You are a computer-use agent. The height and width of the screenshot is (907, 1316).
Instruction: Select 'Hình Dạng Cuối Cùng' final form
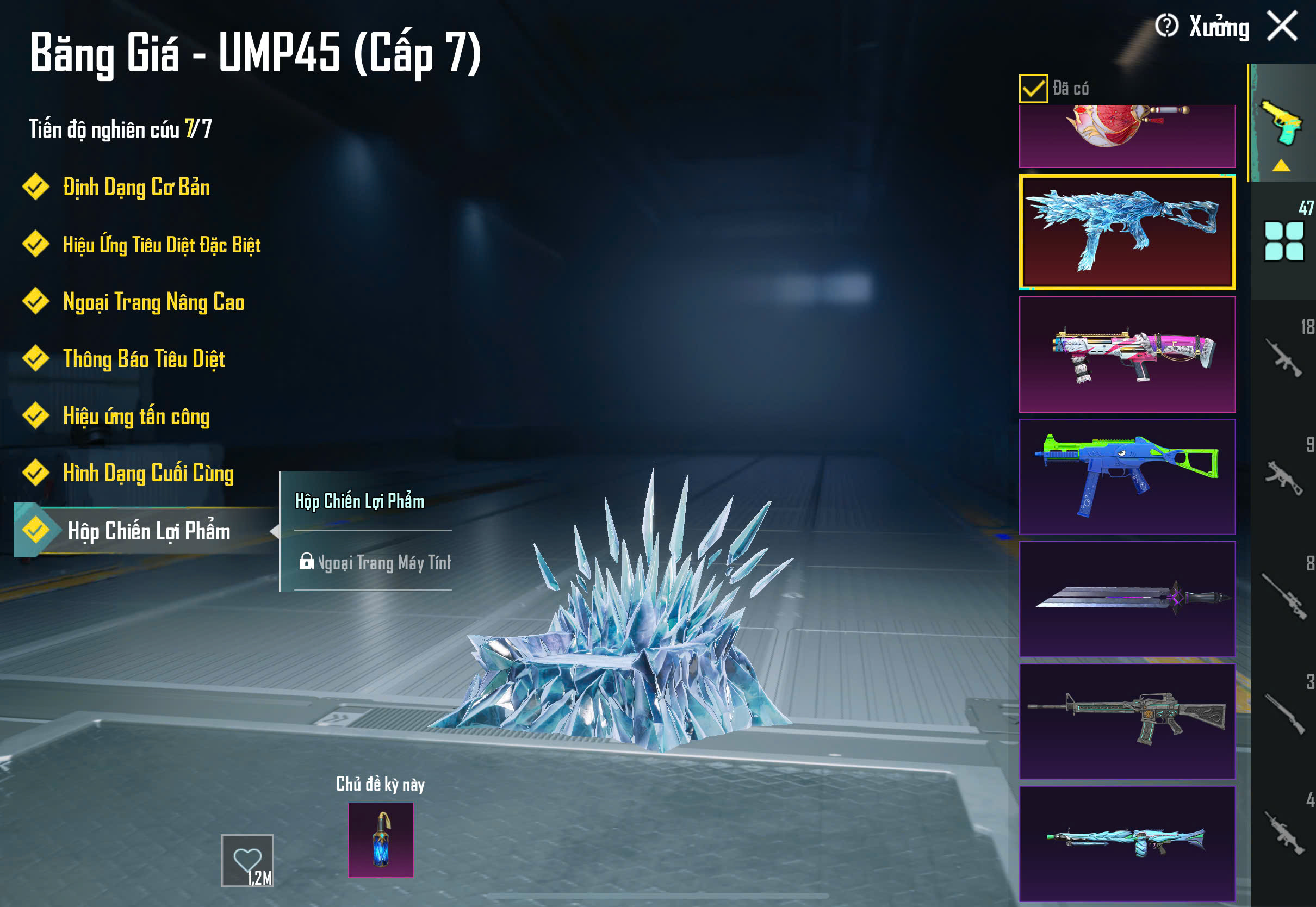tap(148, 474)
